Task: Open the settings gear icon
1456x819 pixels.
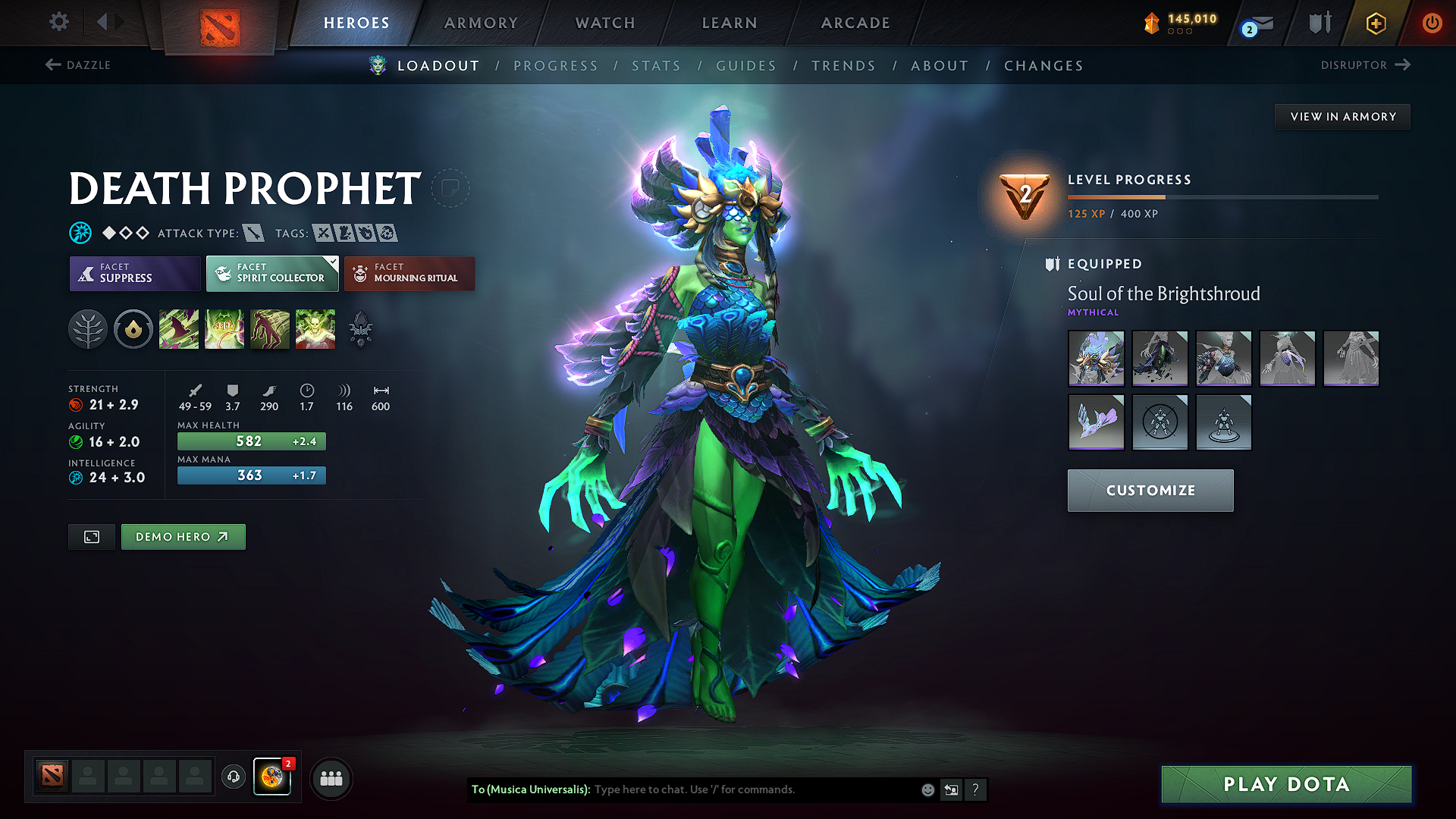Action: [x=58, y=22]
